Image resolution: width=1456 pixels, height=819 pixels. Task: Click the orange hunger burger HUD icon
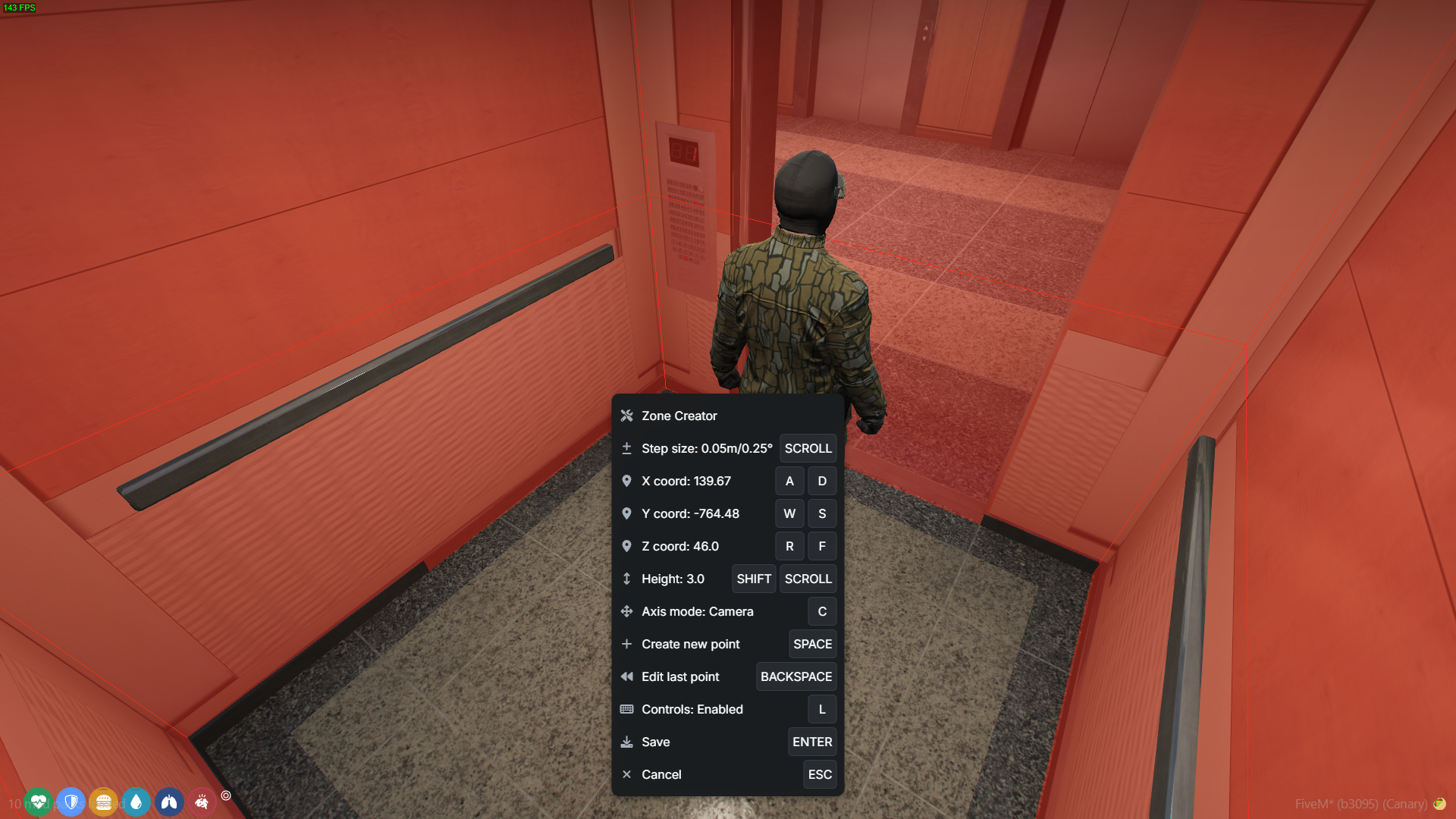click(x=104, y=802)
